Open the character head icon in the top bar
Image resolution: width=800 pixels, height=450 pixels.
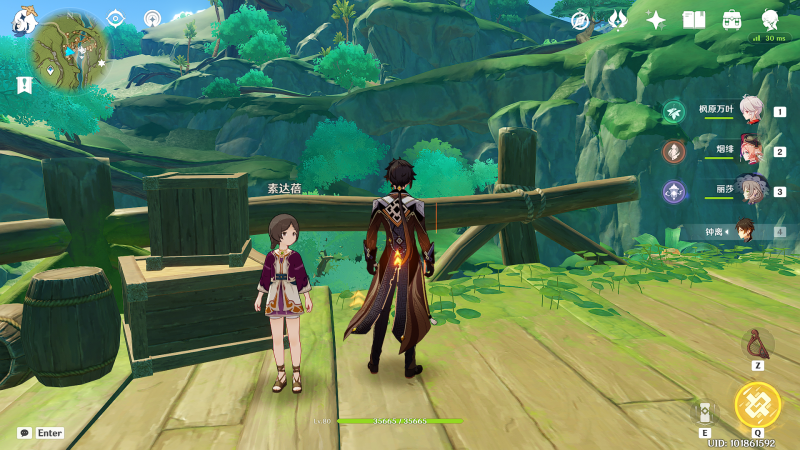(770, 20)
